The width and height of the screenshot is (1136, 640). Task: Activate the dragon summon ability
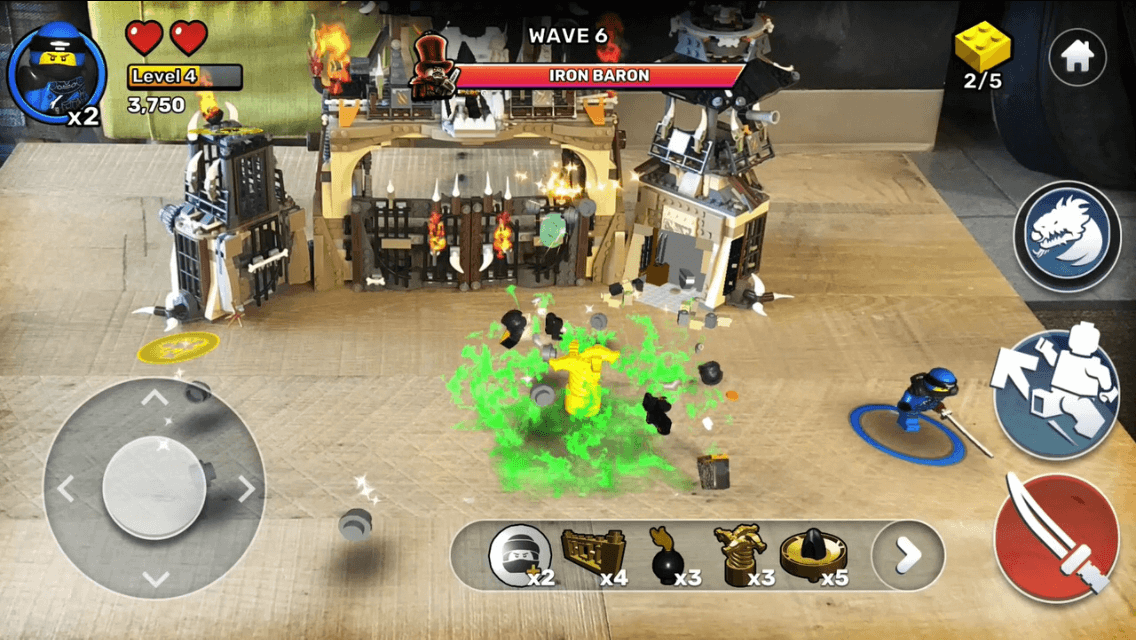point(1067,236)
